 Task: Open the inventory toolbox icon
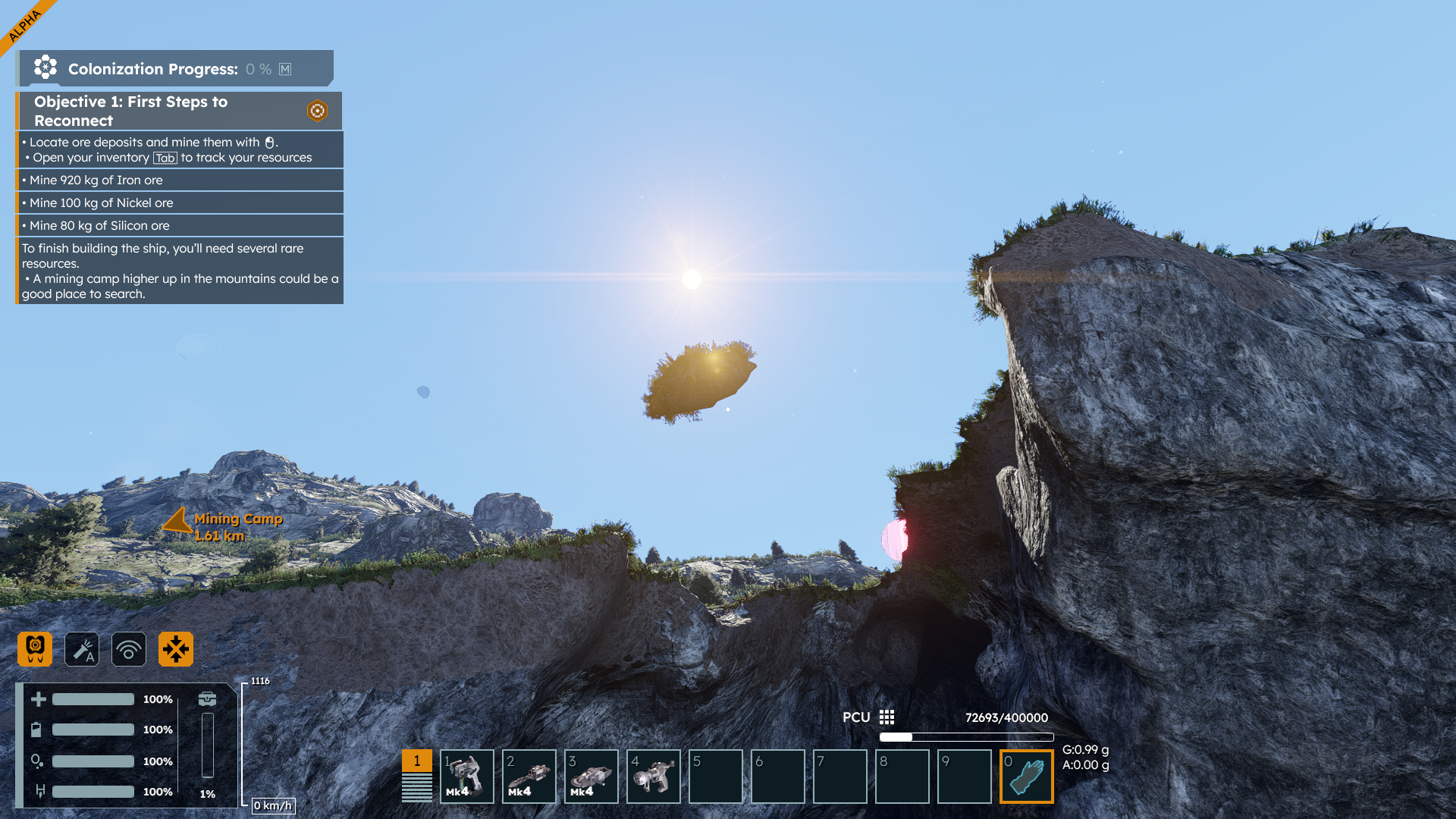[x=207, y=698]
